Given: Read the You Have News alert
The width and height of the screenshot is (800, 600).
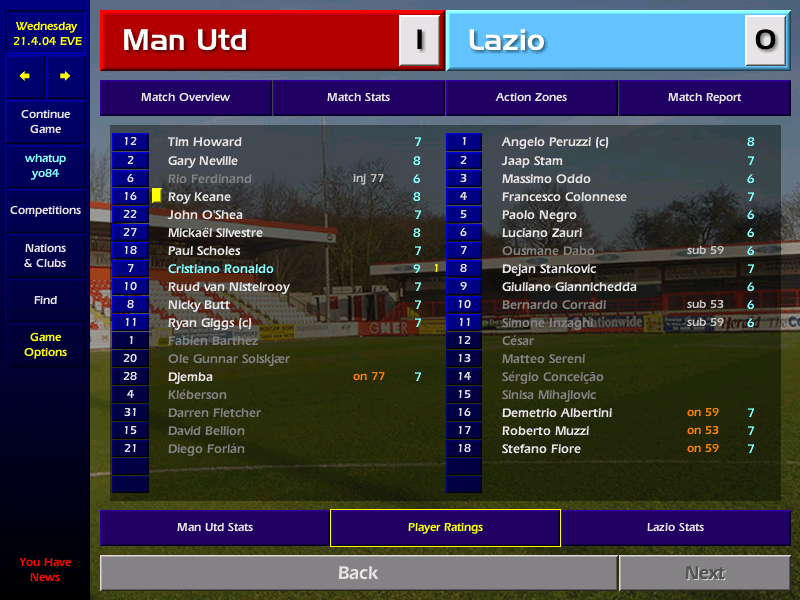Looking at the screenshot, I should [x=45, y=569].
